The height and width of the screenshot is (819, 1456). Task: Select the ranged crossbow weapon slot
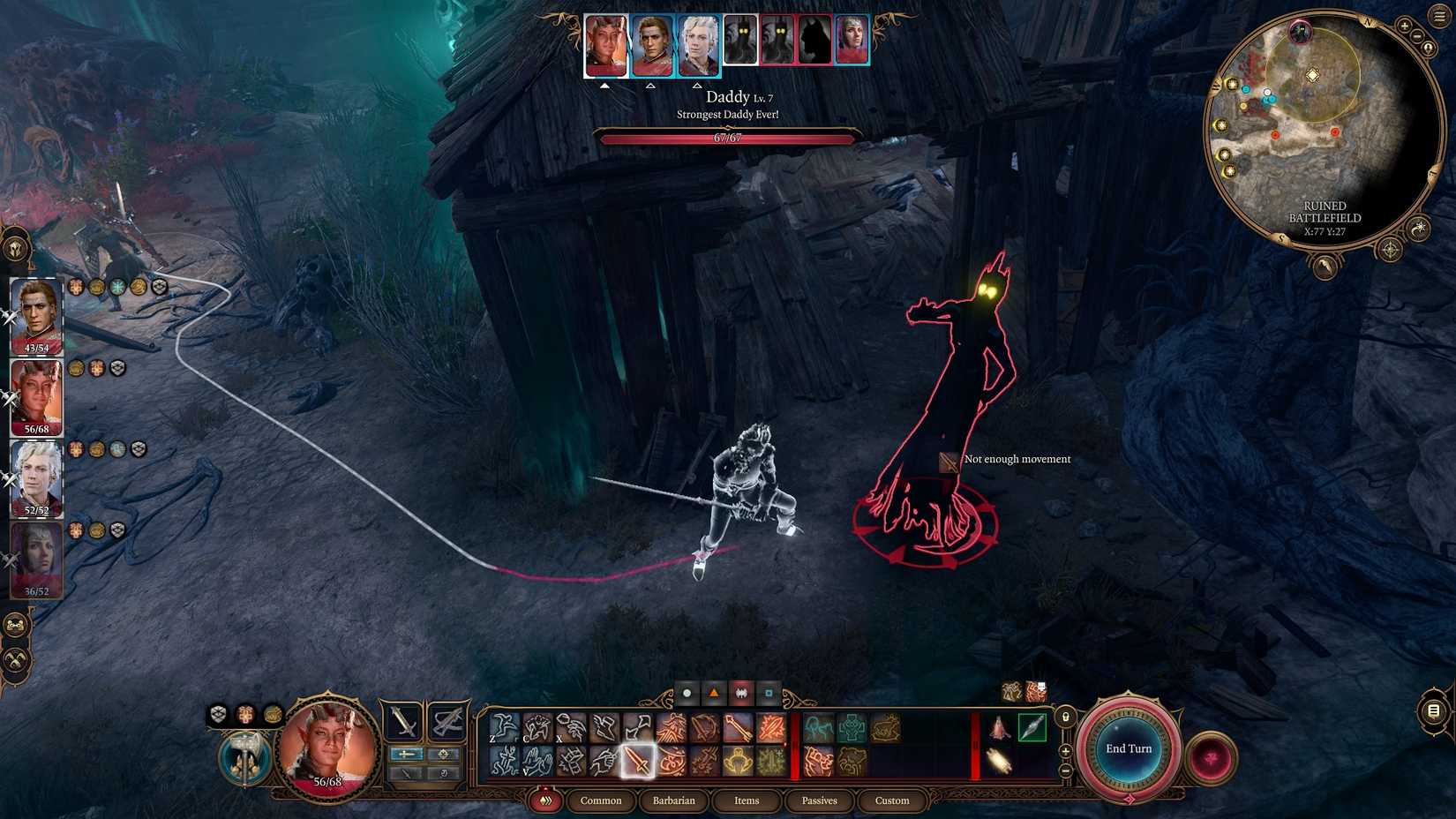pos(447,721)
